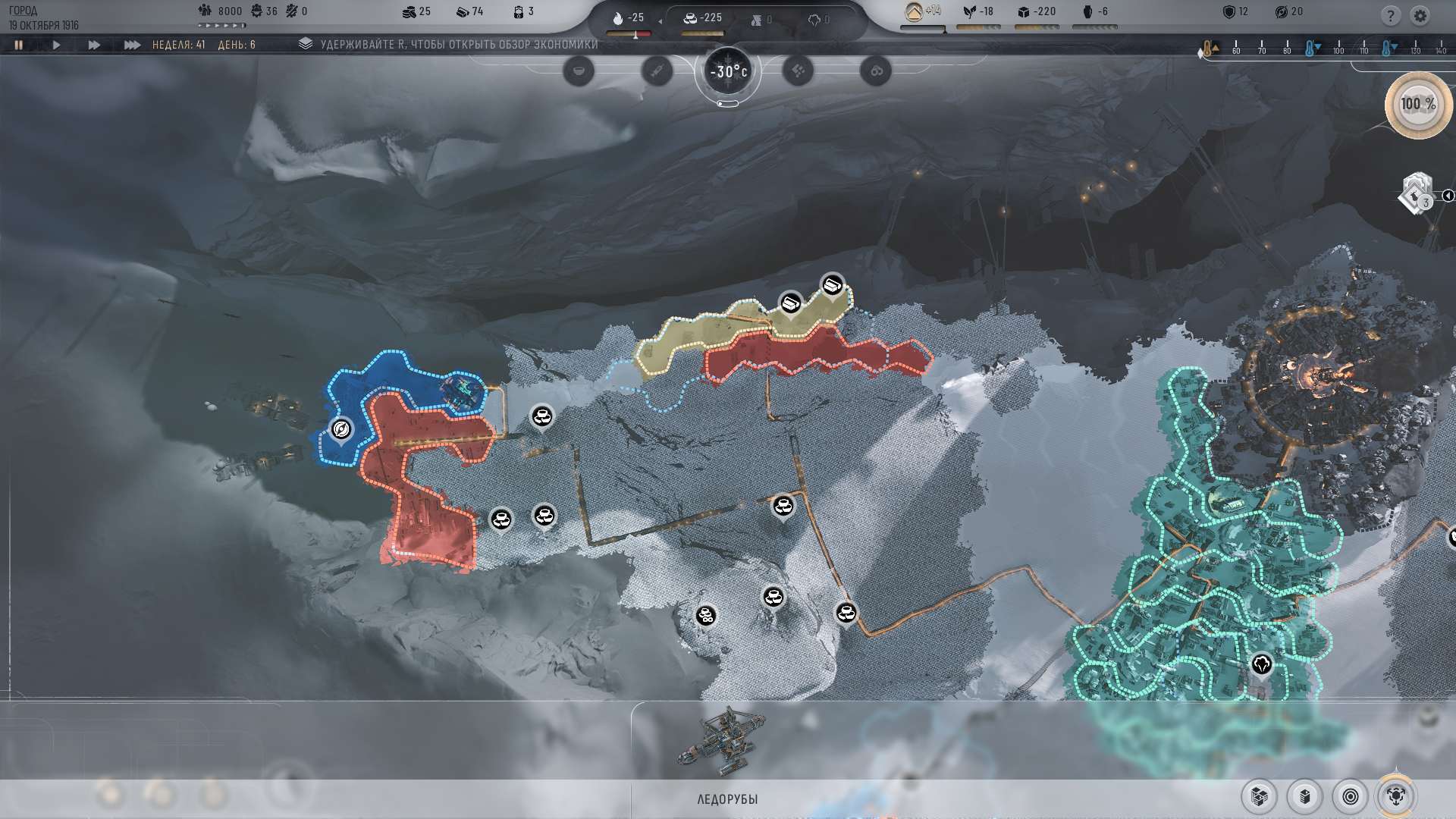This screenshot has height=819, width=1456.
Task: Open the resource deposits bullseye layer icon
Action: pyautogui.click(x=1351, y=797)
